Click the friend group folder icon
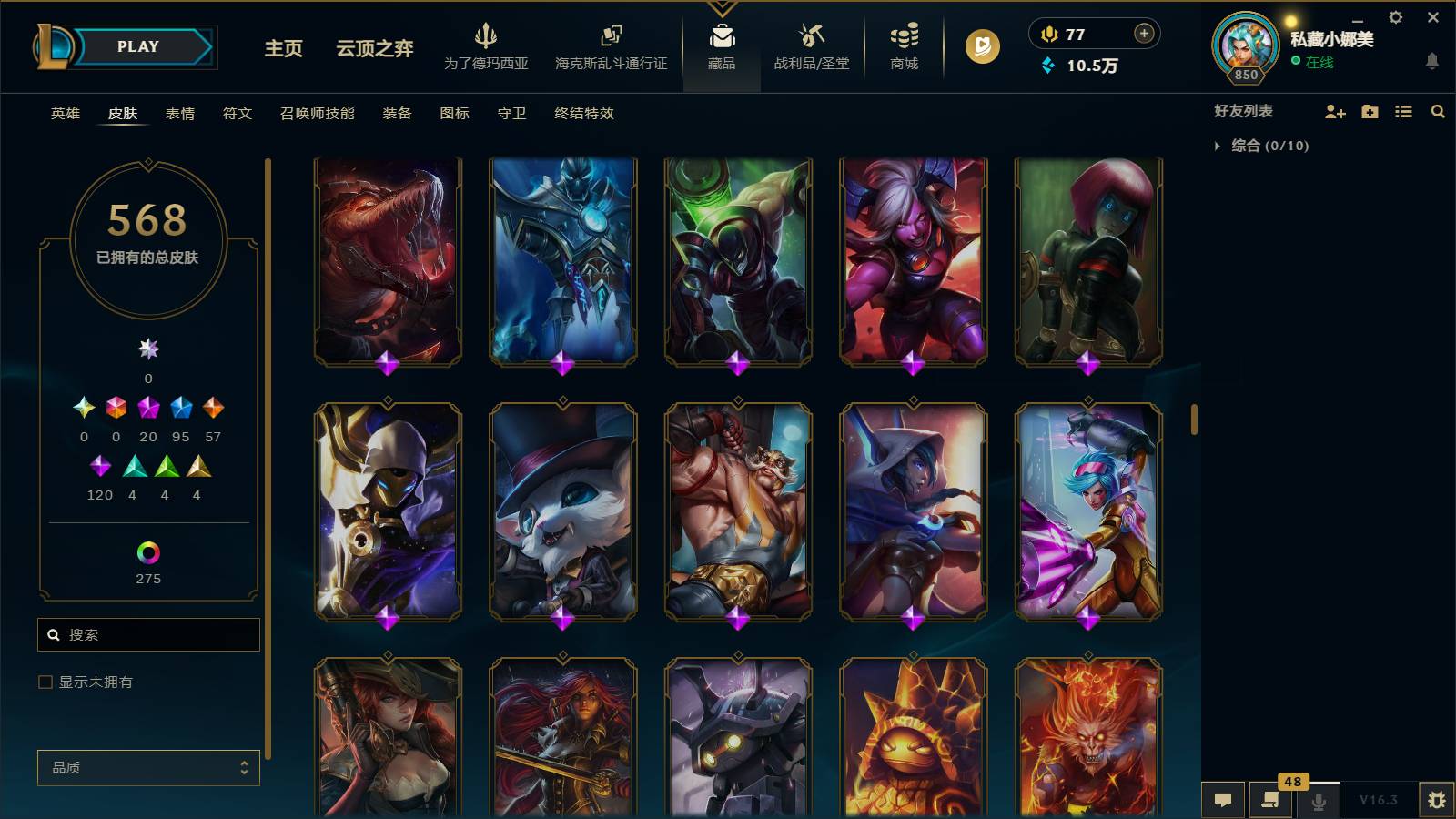Viewport: 1456px width, 819px height. (x=1370, y=111)
